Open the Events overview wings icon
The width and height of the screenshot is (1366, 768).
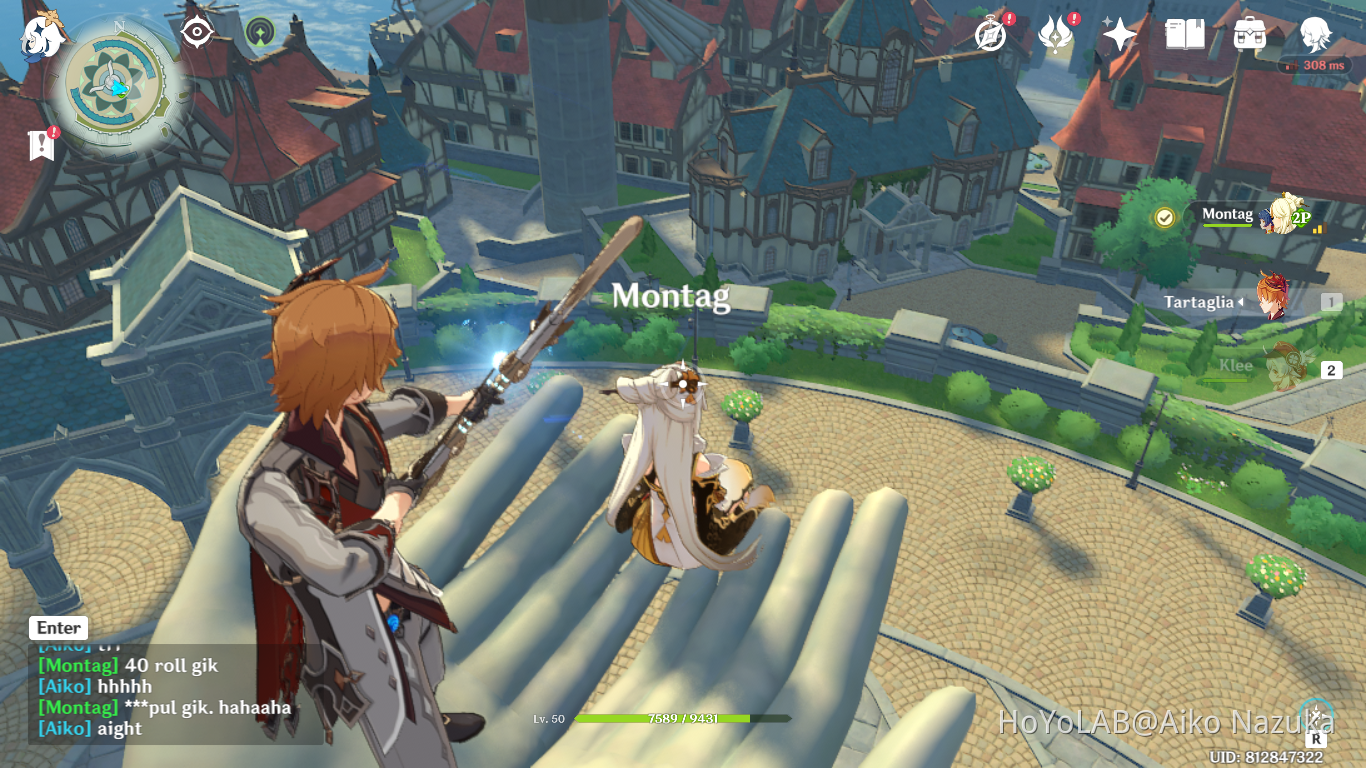[1055, 33]
